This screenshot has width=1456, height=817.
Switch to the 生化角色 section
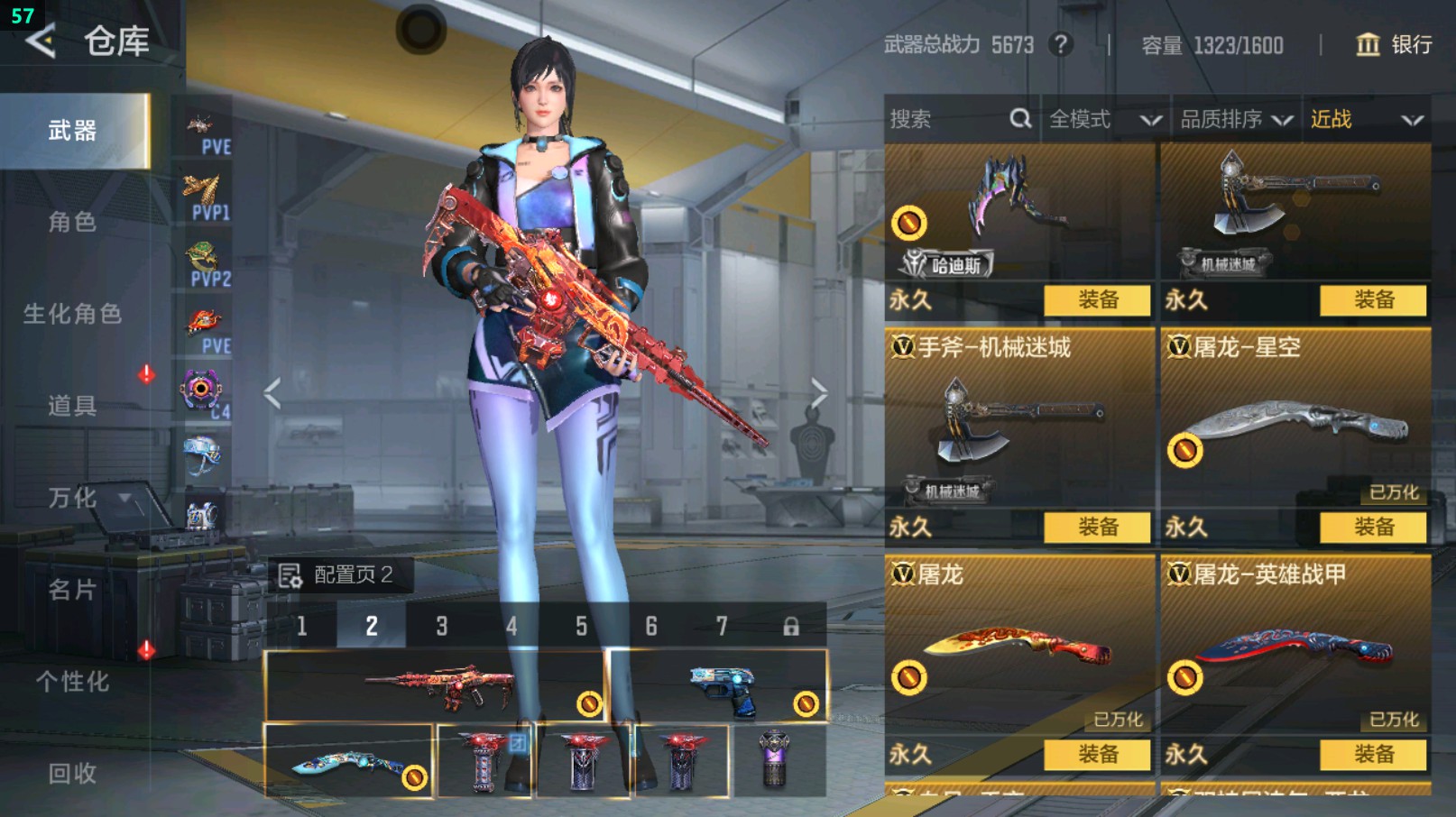click(72, 314)
